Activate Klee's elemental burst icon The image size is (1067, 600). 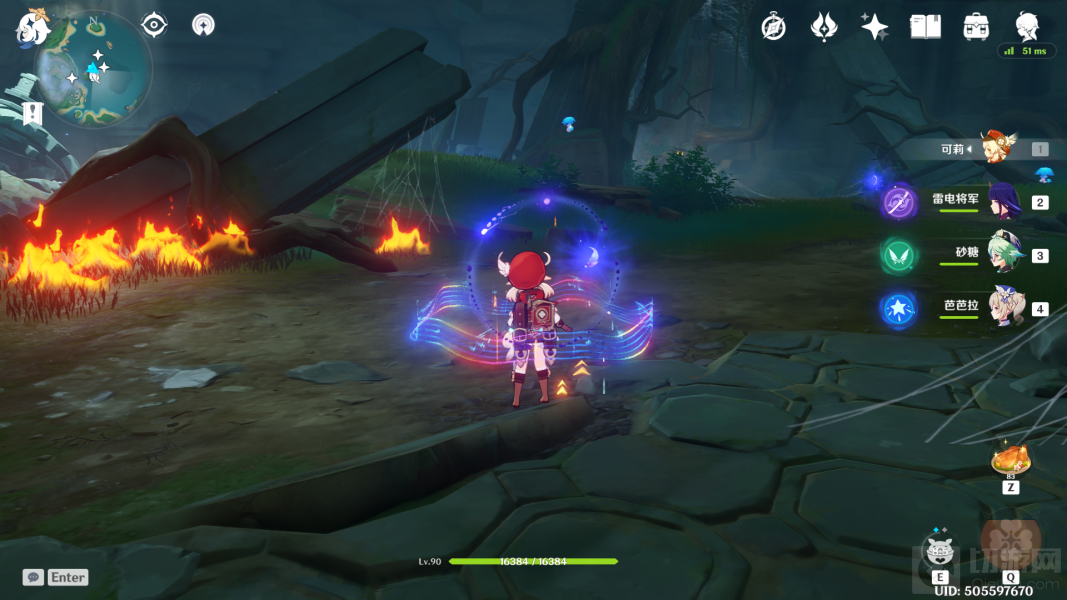click(1010, 543)
